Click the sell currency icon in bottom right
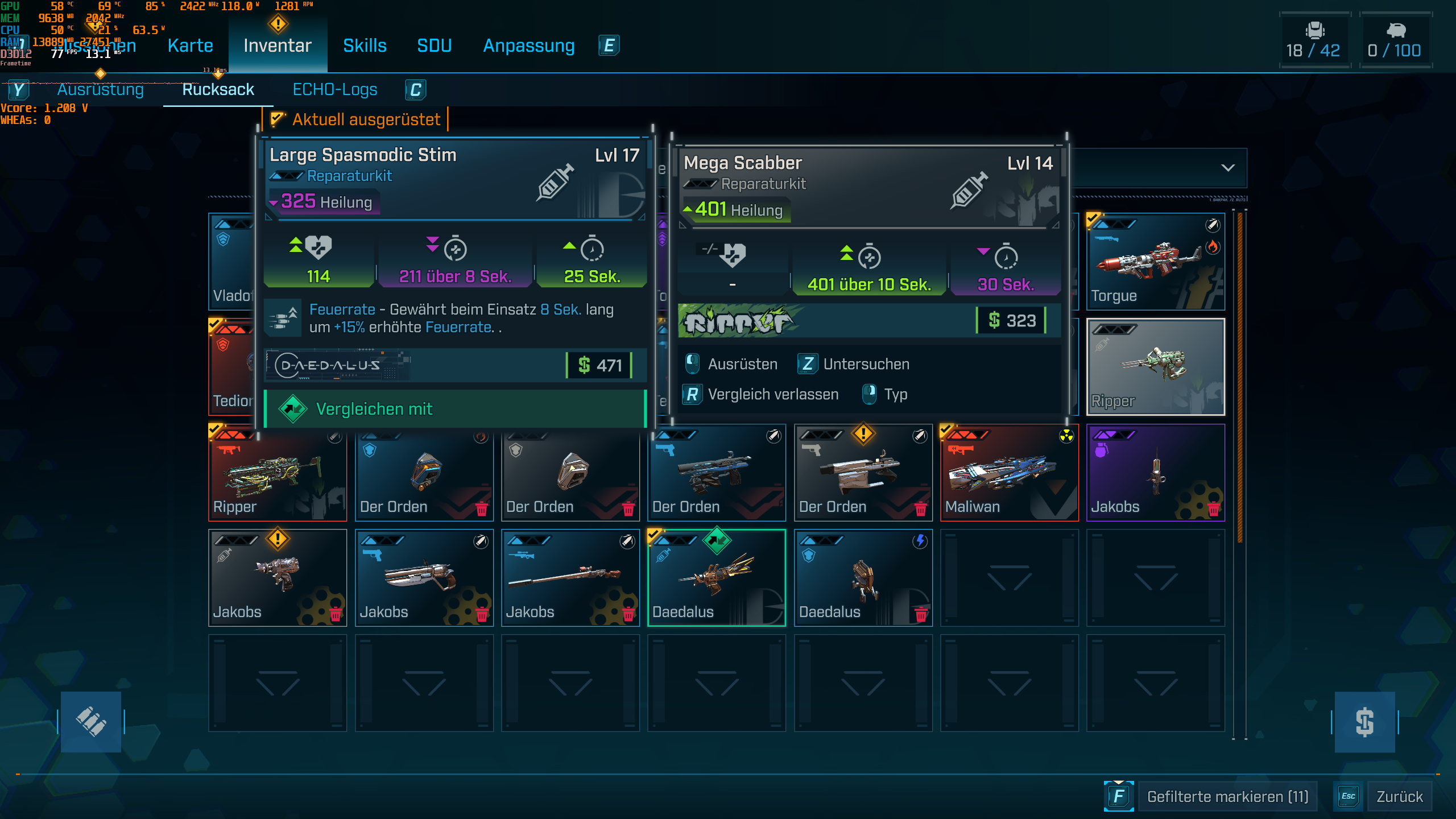Viewport: 1456px width, 819px height. [x=1365, y=721]
